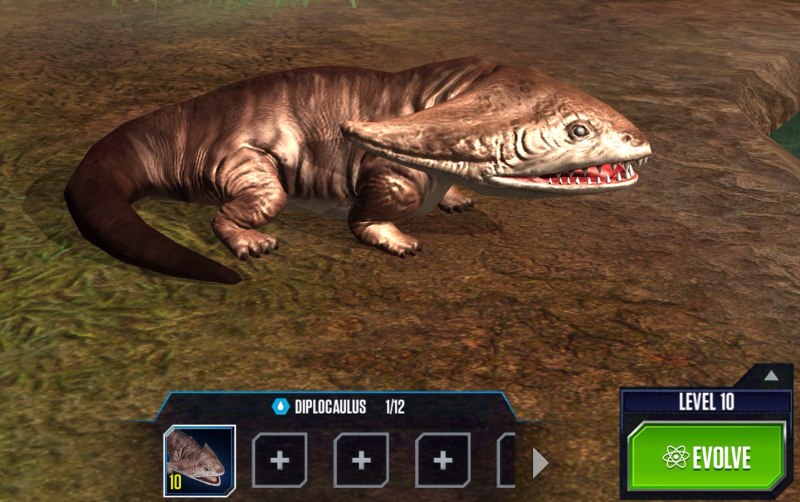Select the level 10 Diplocaulus portrait slot

[x=199, y=461]
